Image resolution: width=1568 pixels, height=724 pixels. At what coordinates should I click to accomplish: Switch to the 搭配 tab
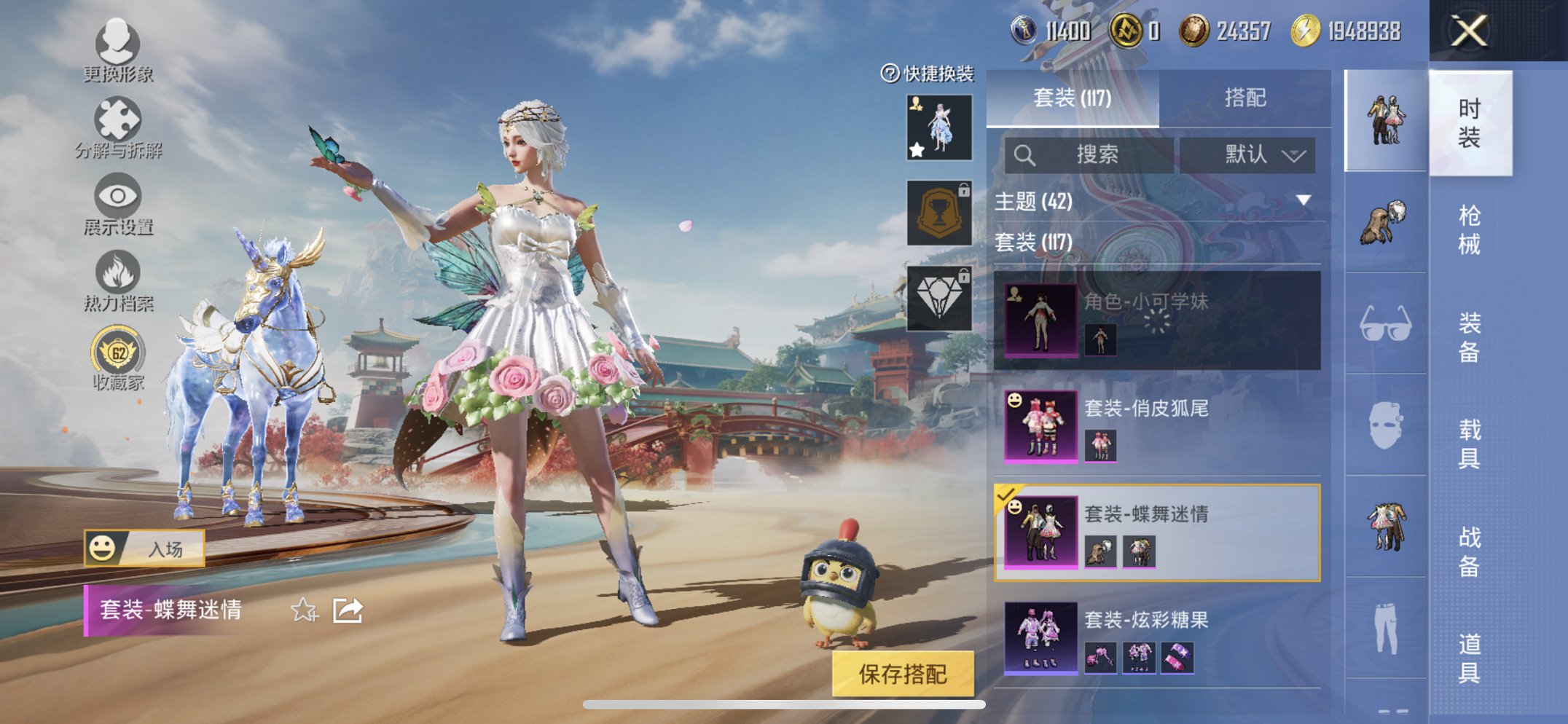pyautogui.click(x=1244, y=98)
